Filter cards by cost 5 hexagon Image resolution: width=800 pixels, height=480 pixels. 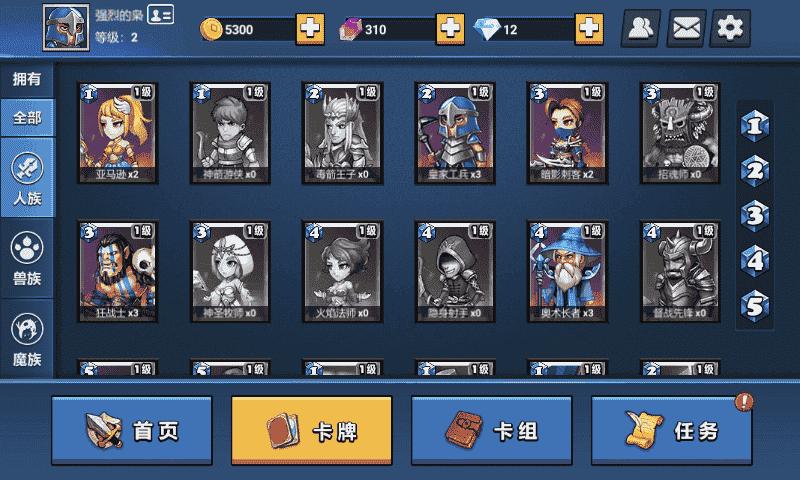[x=756, y=304]
